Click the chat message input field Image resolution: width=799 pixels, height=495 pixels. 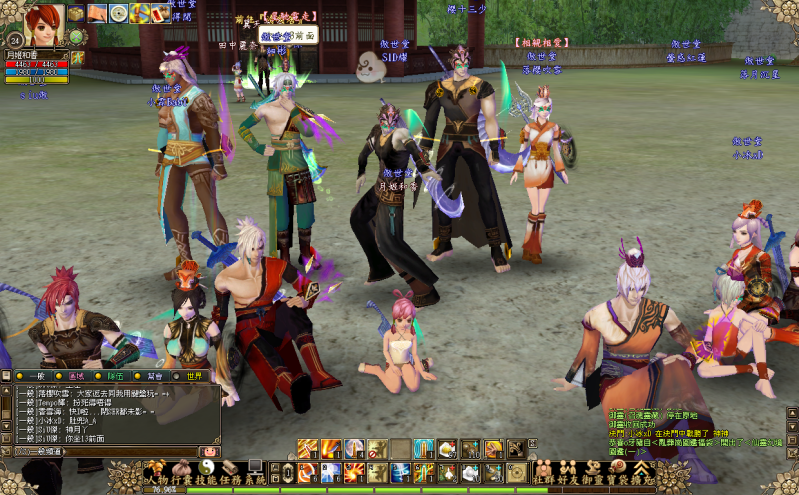[x=130, y=452]
